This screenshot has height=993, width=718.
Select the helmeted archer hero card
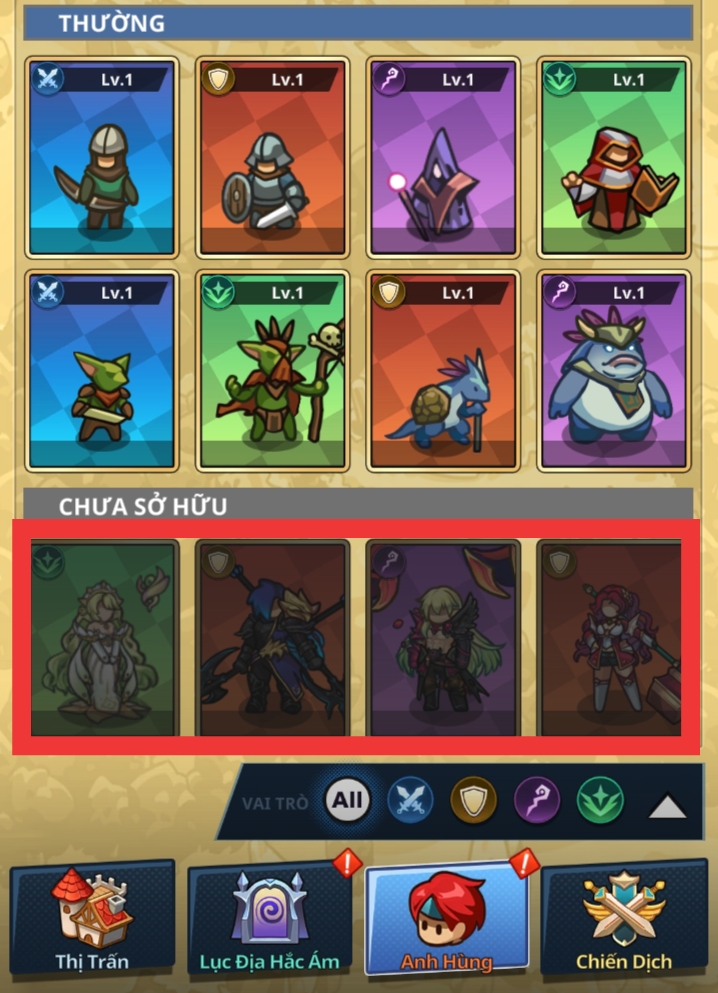click(x=103, y=157)
